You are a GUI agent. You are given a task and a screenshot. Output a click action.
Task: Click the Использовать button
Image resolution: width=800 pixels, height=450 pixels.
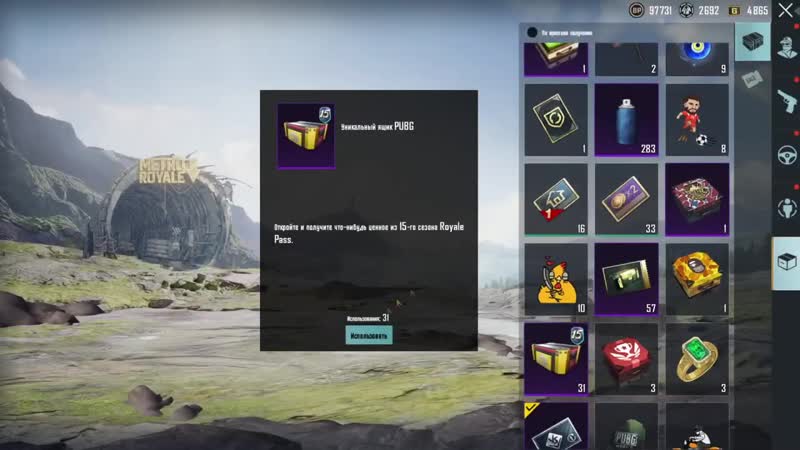[369, 335]
